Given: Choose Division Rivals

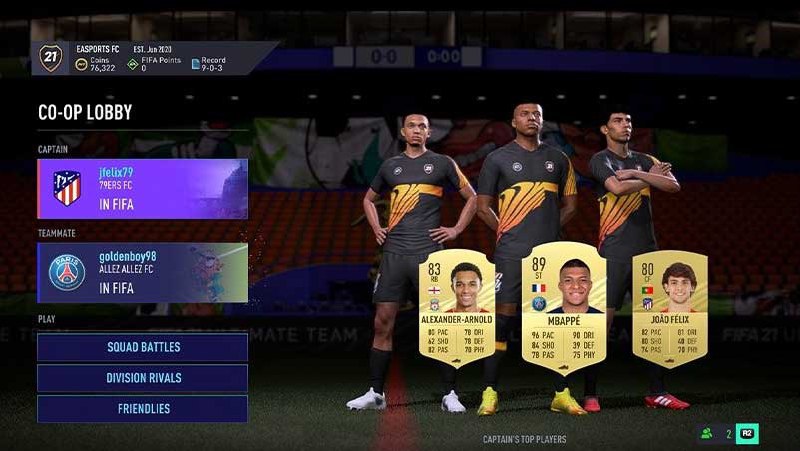Looking at the screenshot, I should click(142, 378).
